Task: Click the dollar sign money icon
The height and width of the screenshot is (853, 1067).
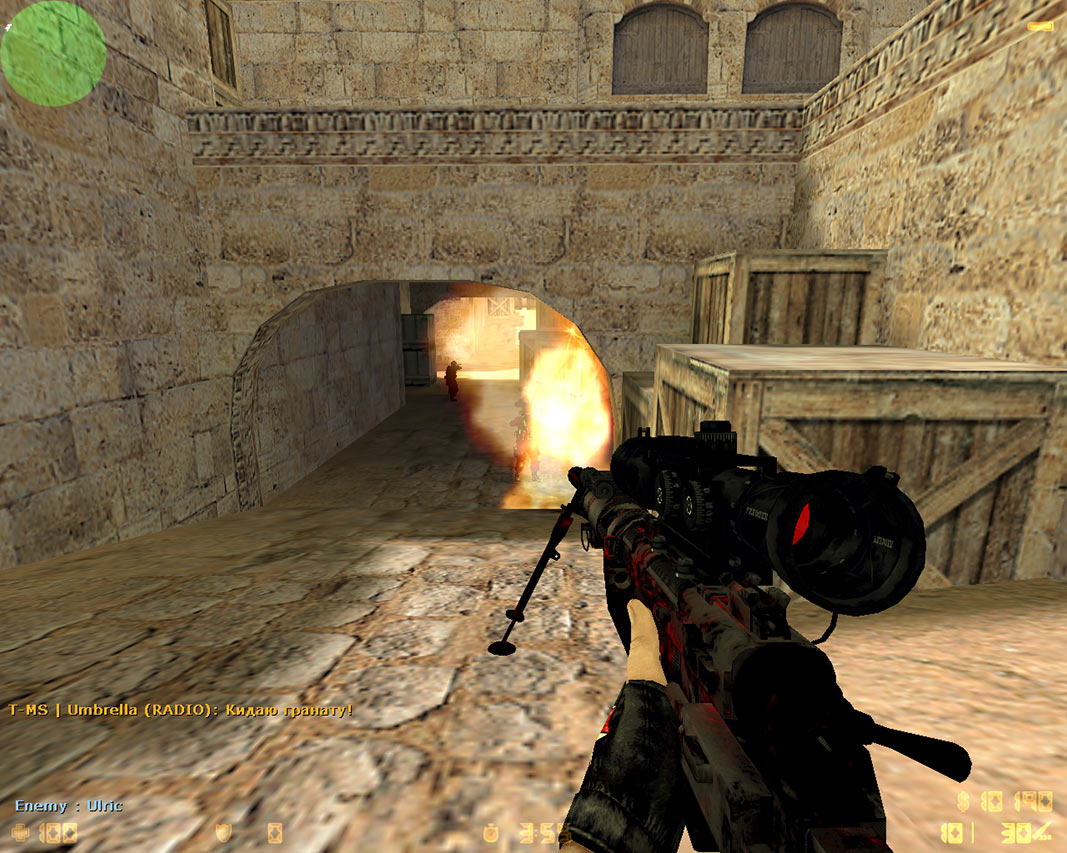Action: tap(963, 801)
